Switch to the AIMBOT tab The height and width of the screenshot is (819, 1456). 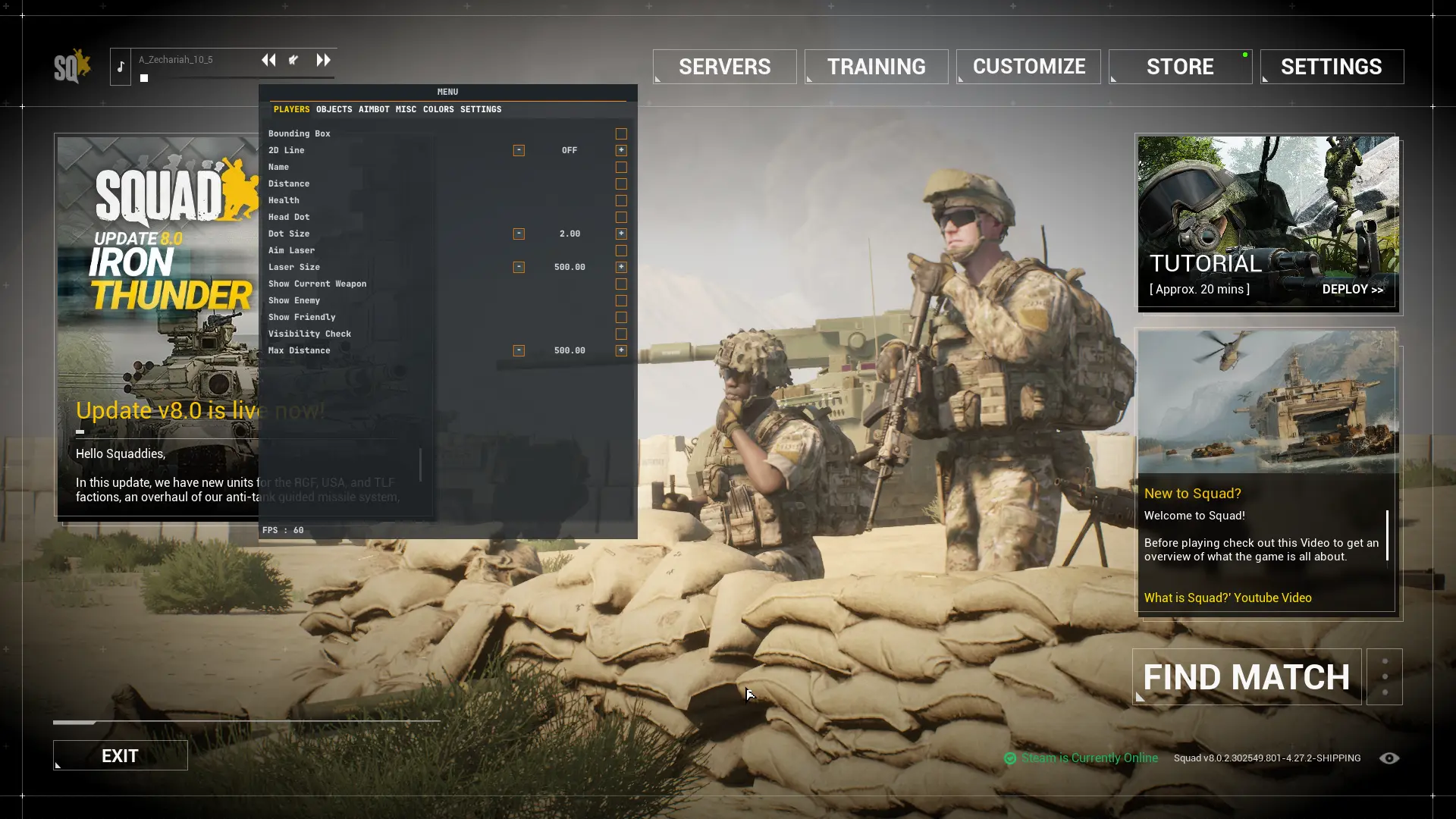click(x=374, y=109)
